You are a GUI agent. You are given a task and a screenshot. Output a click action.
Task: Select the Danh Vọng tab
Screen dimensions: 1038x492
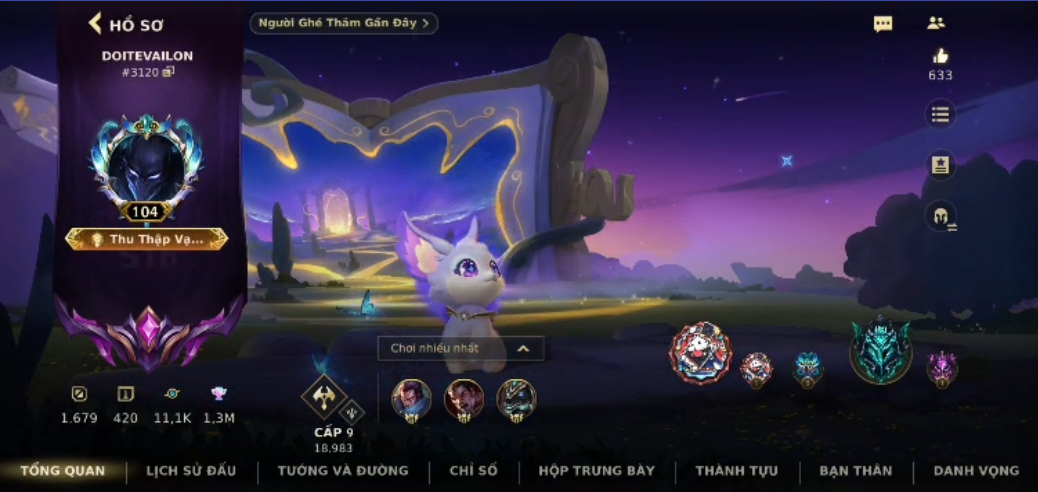click(976, 470)
